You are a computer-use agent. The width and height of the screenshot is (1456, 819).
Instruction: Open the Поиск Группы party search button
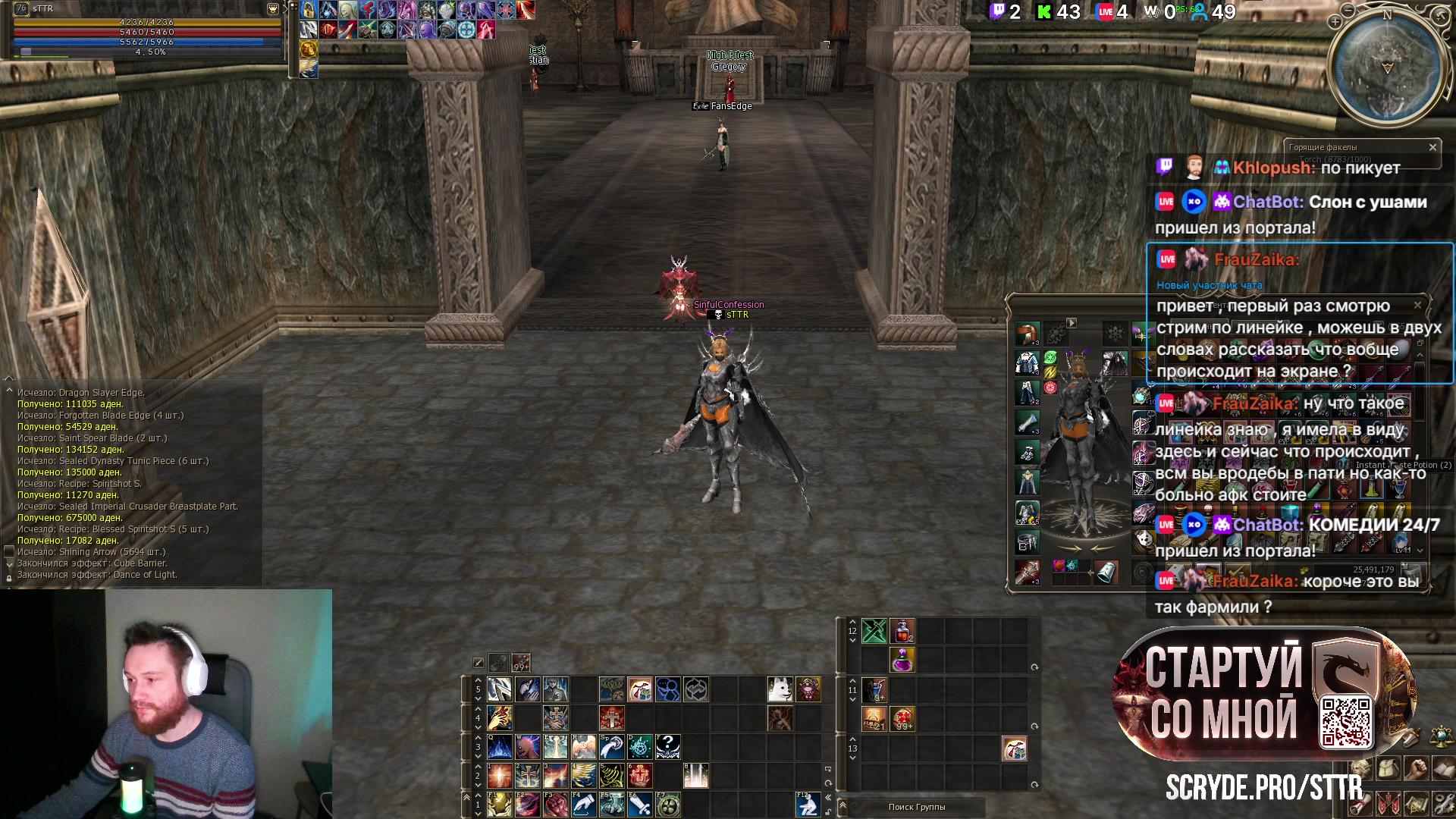[x=916, y=807]
